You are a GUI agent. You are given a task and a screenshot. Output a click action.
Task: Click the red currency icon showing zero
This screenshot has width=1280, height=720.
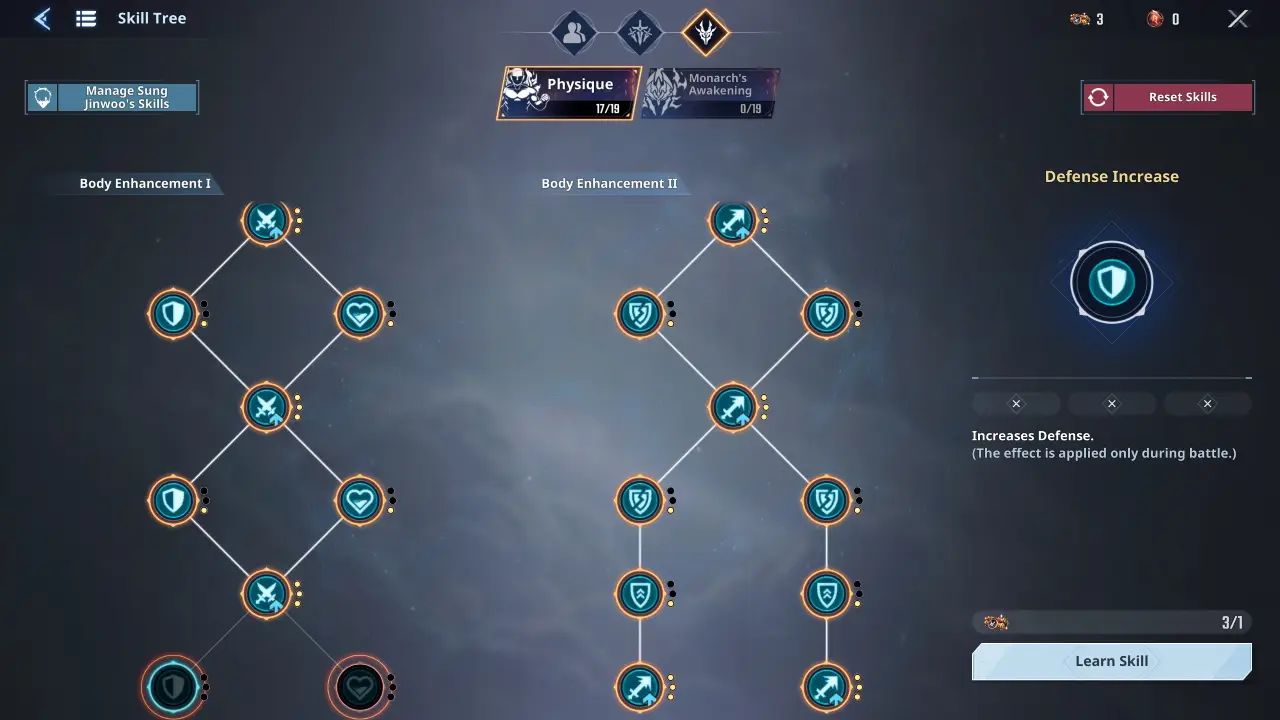pyautogui.click(x=1152, y=18)
